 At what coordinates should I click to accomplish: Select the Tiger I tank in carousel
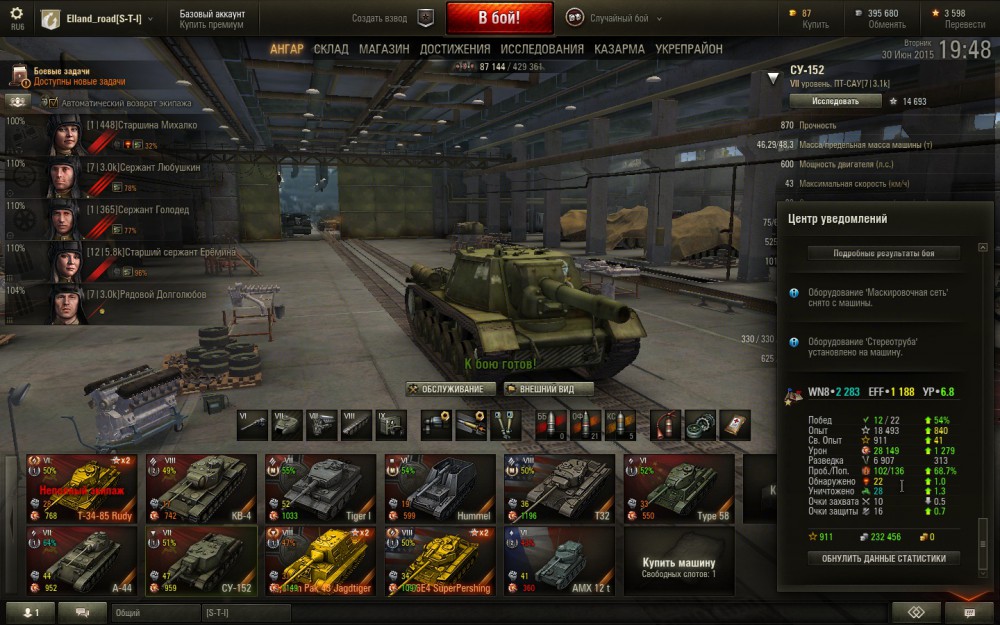tap(320, 488)
